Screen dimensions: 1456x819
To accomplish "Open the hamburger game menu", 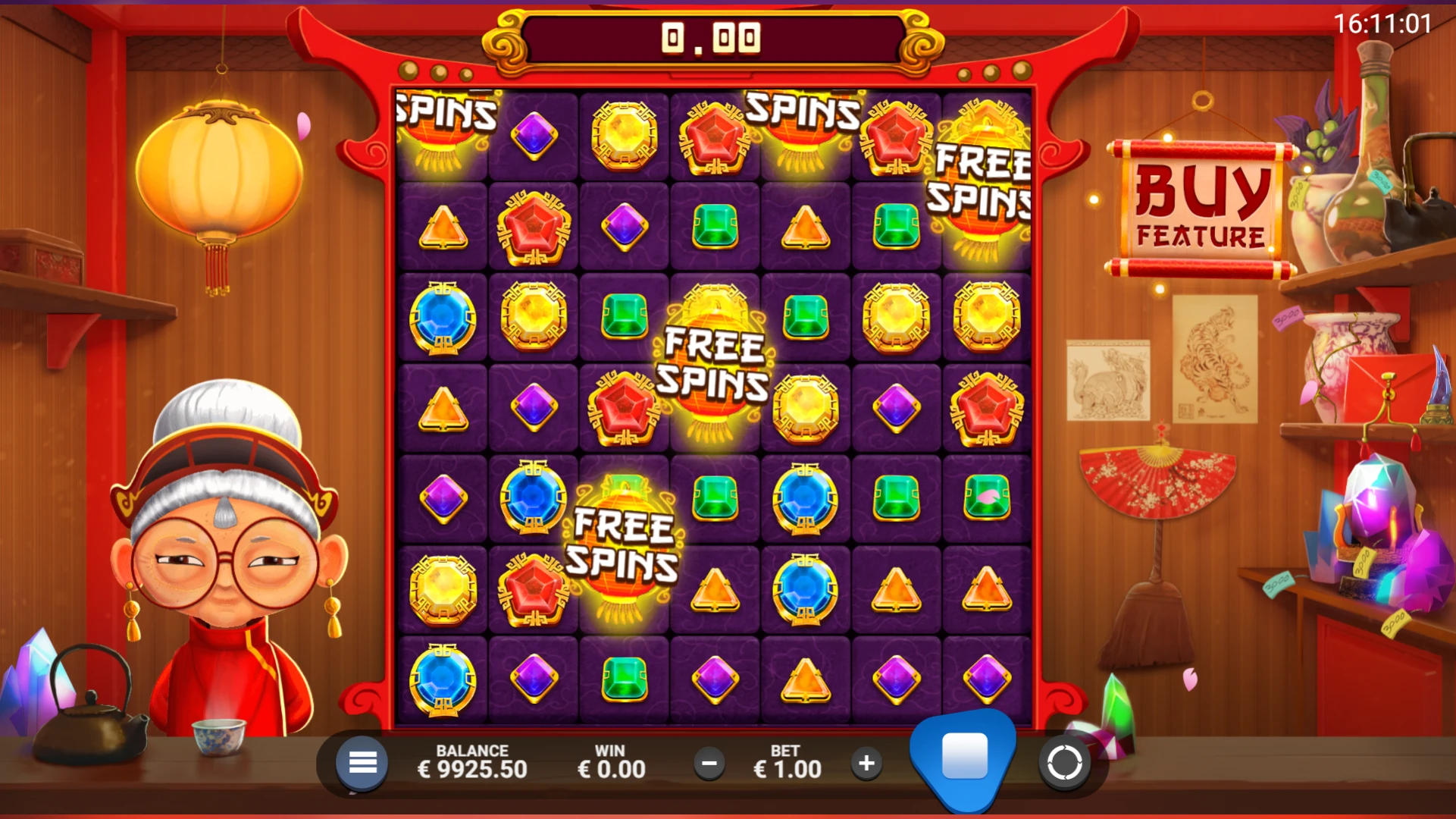I will pos(362,763).
